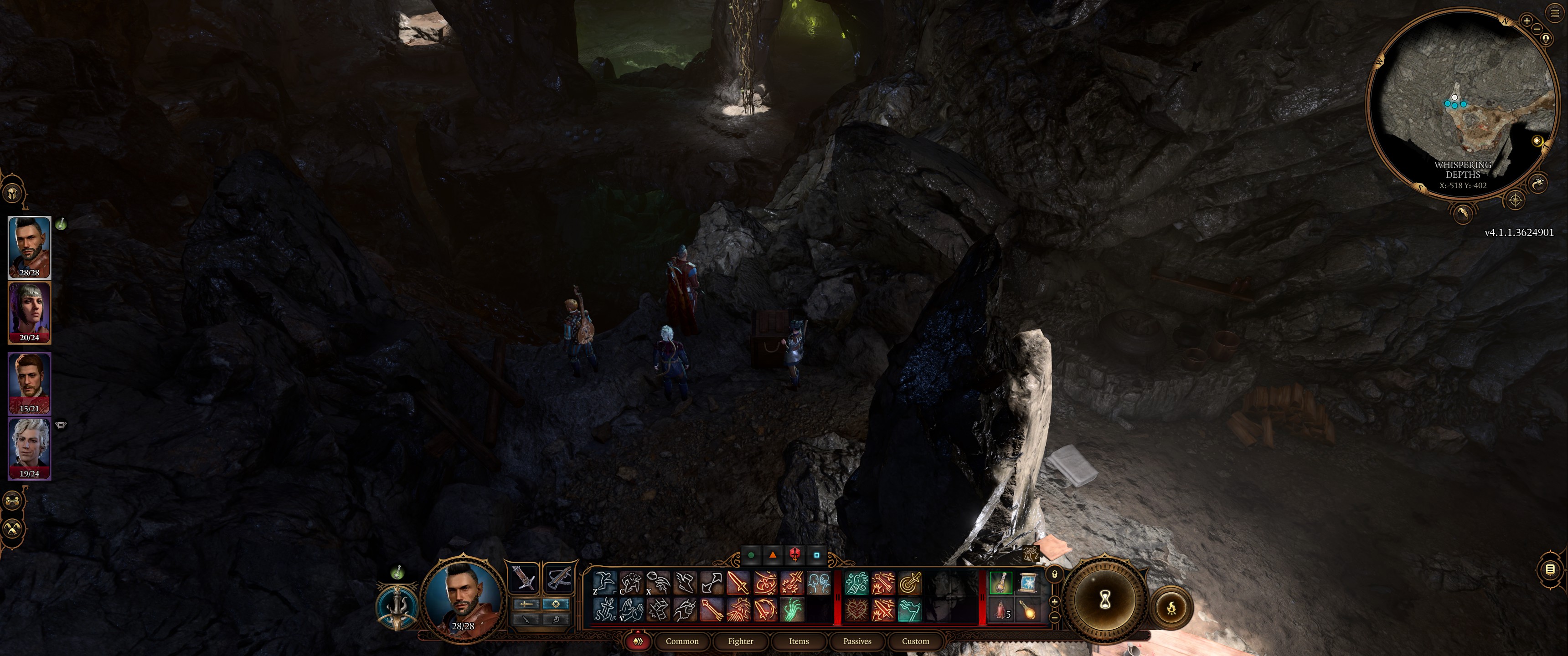Use the snowflake scroll item

pyautogui.click(x=1027, y=582)
